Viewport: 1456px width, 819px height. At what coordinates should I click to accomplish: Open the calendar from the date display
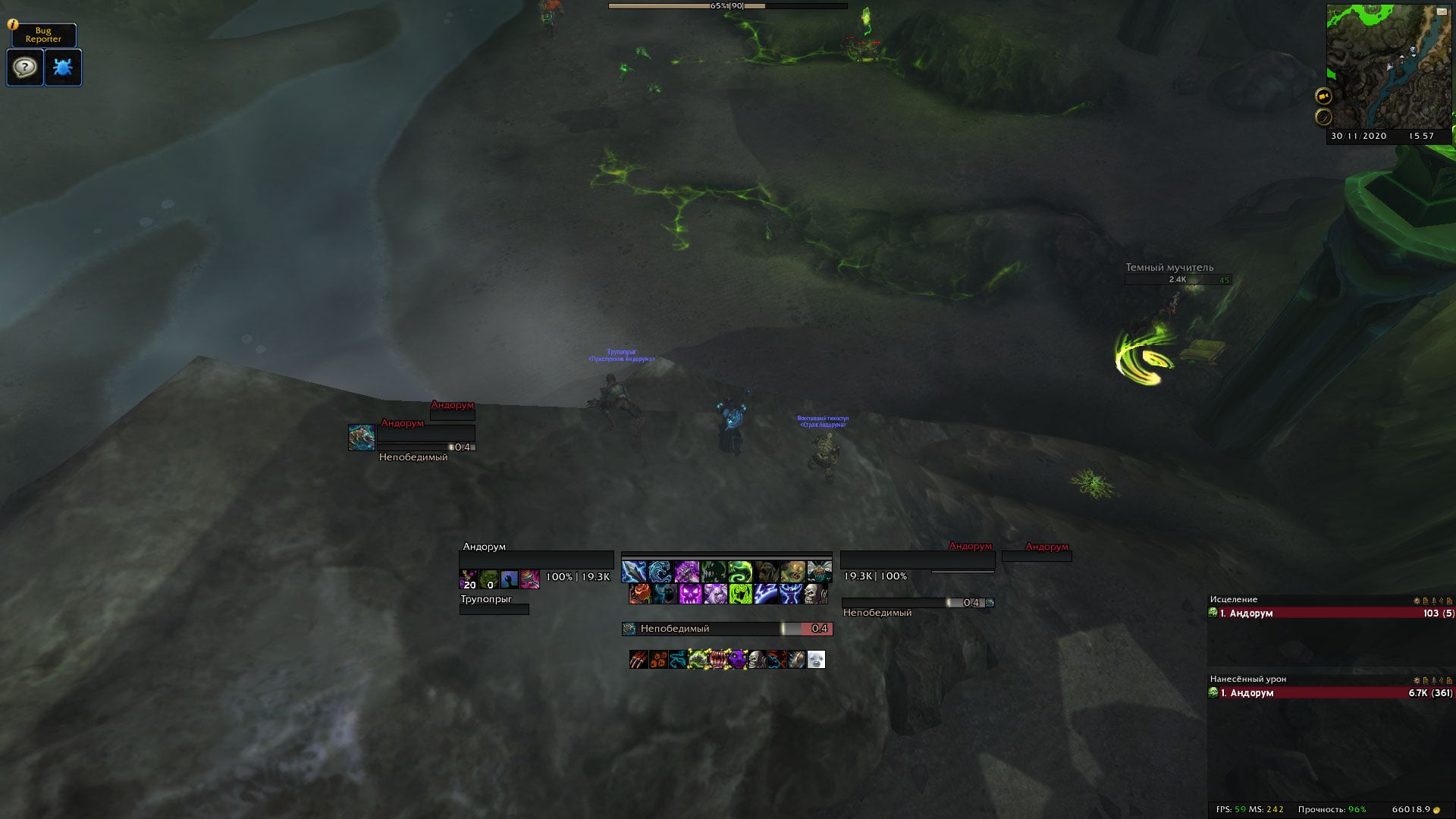pos(1358,136)
